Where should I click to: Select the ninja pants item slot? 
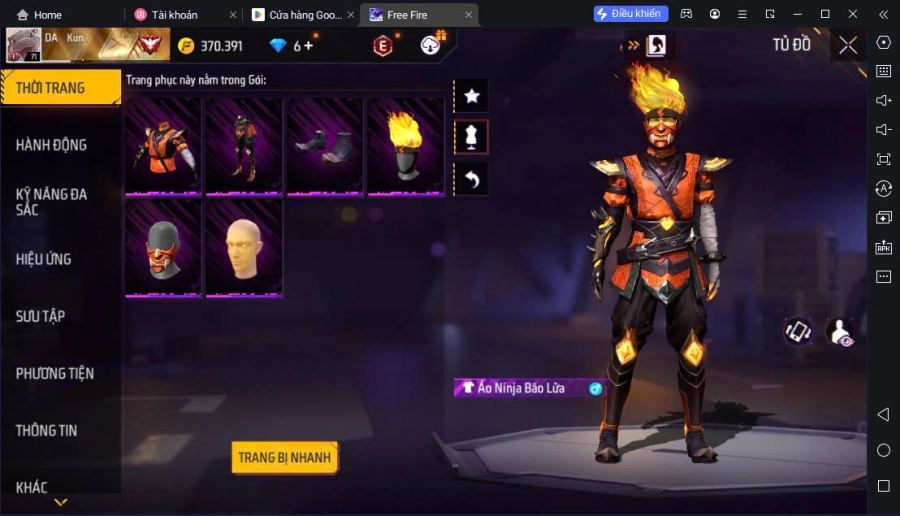pyautogui.click(x=244, y=145)
